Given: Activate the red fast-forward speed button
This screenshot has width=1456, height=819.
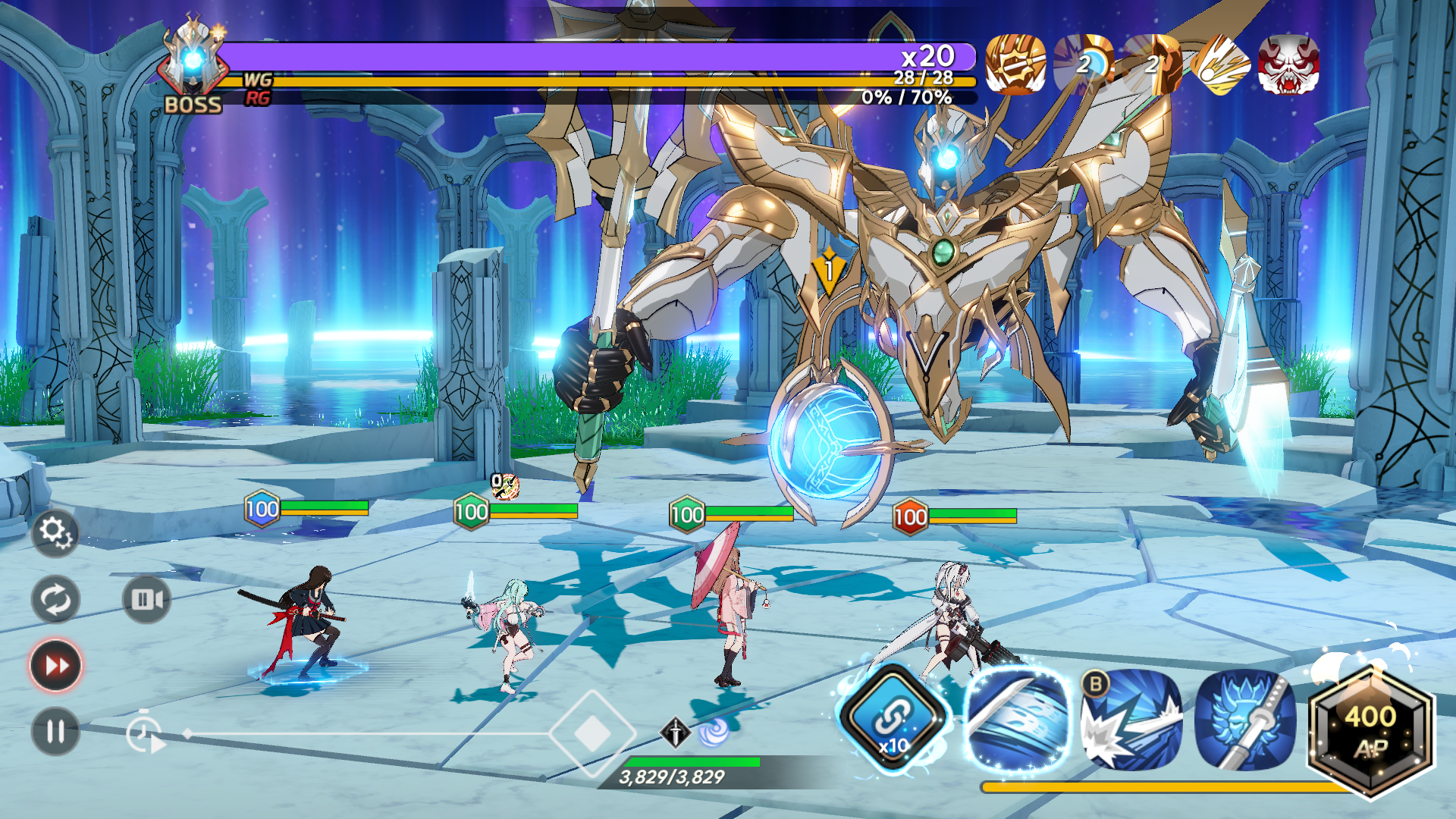Looking at the screenshot, I should coord(55,666).
